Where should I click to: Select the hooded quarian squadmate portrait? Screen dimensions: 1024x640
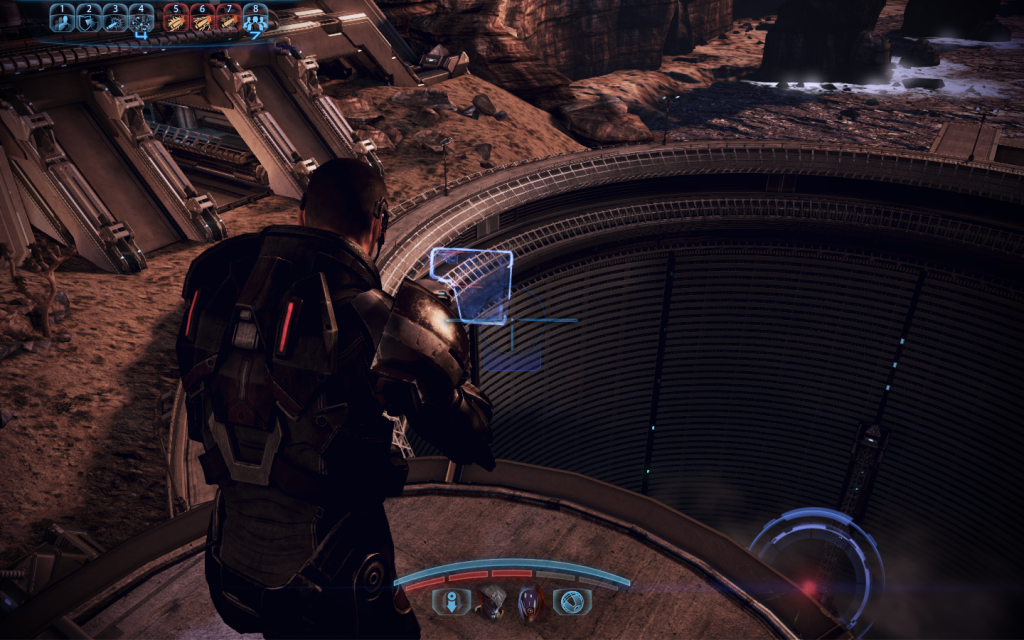click(531, 600)
